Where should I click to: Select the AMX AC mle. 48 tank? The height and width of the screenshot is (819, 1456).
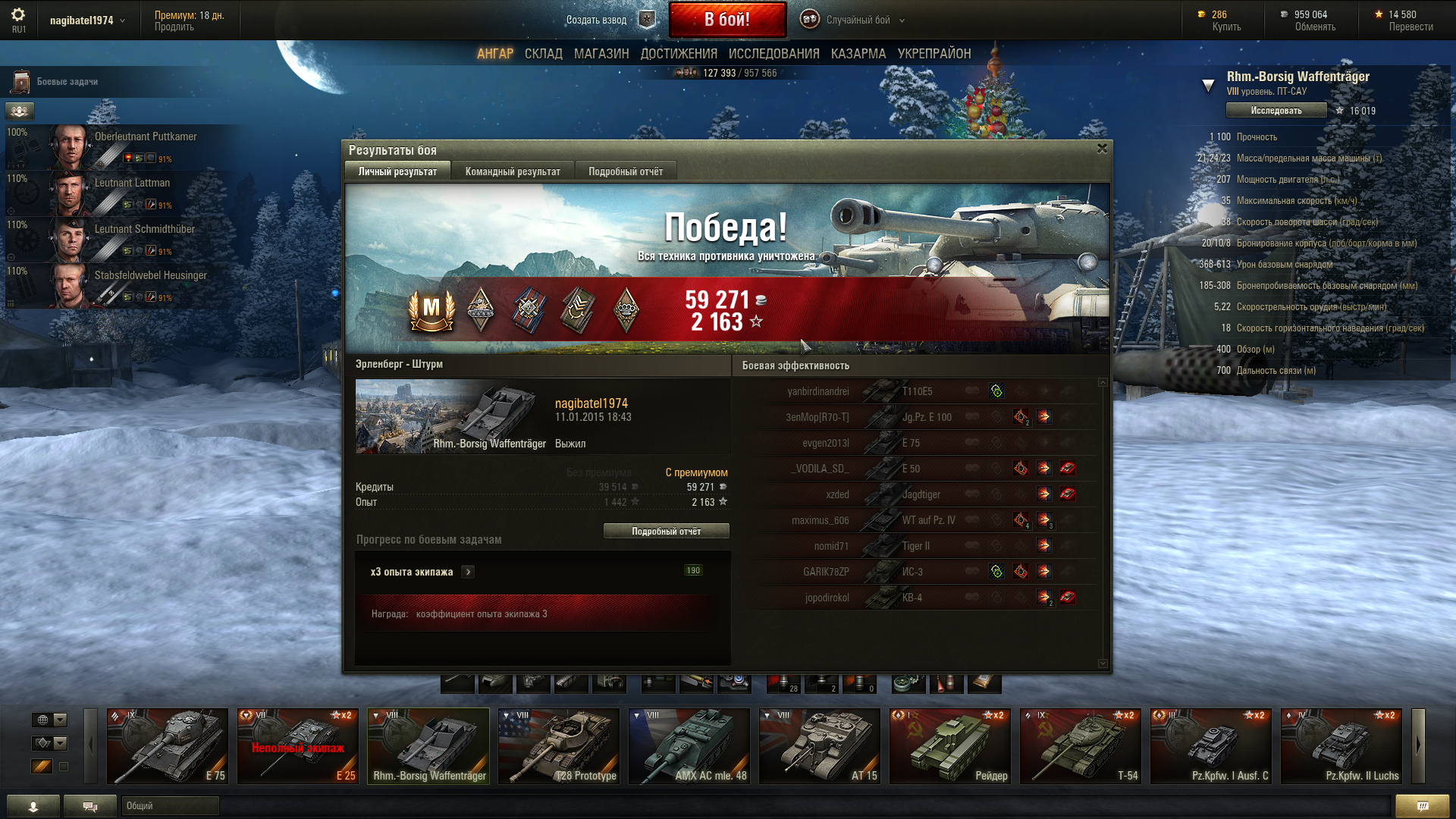[689, 746]
